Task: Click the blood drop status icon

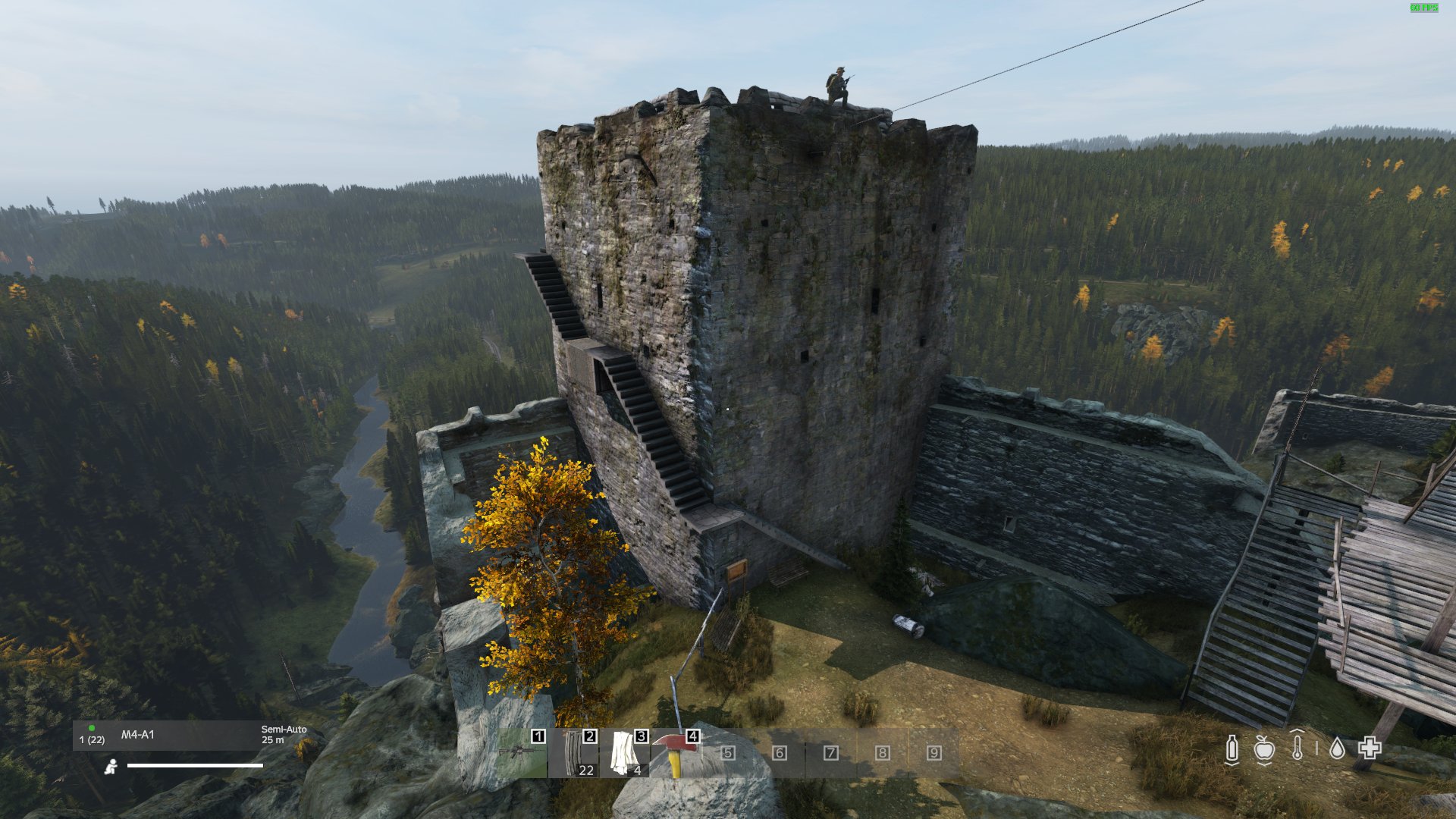Action: click(x=1337, y=748)
